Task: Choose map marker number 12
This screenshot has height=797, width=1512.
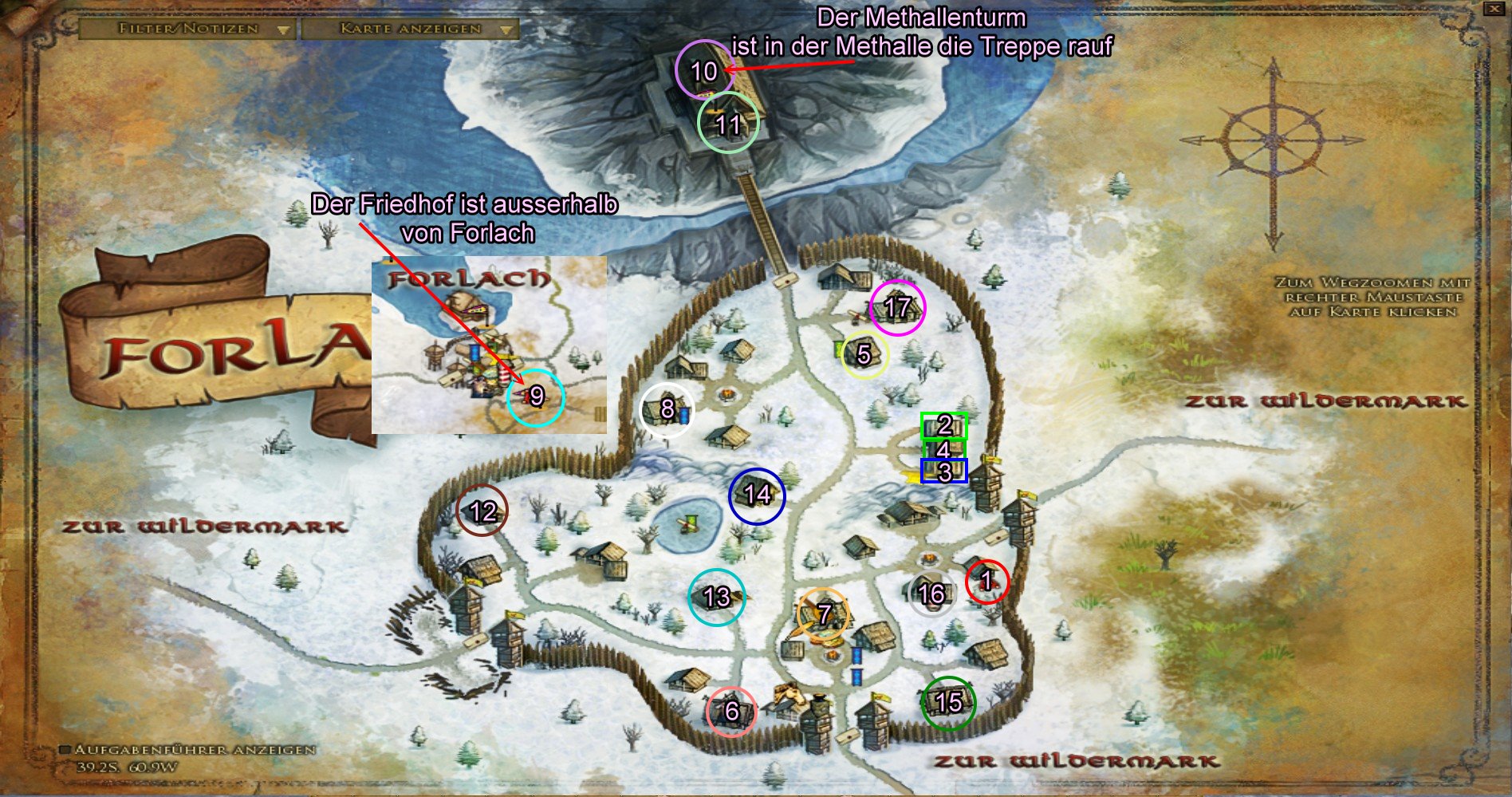Action: click(482, 511)
